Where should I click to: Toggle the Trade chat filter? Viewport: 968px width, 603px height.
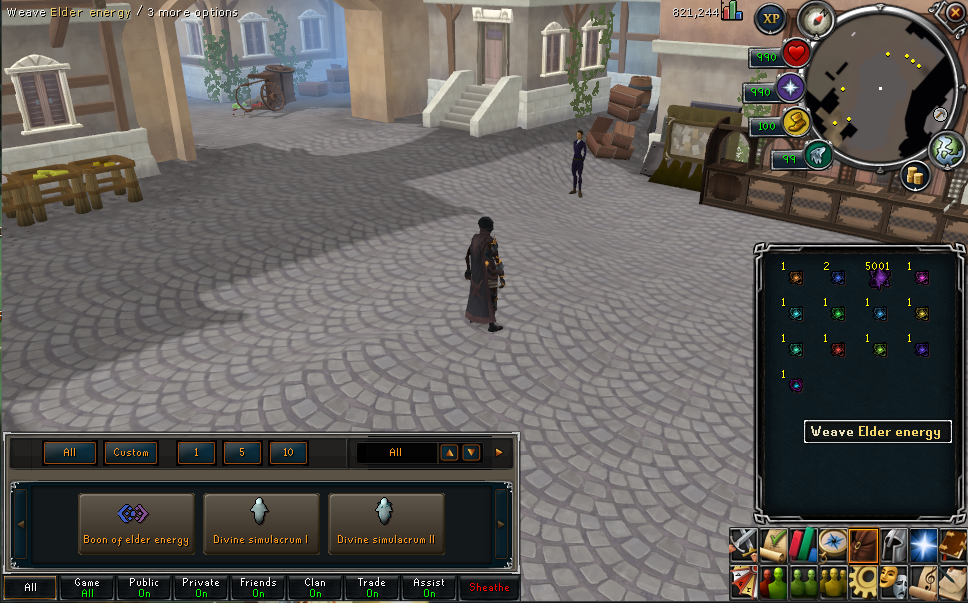372,588
